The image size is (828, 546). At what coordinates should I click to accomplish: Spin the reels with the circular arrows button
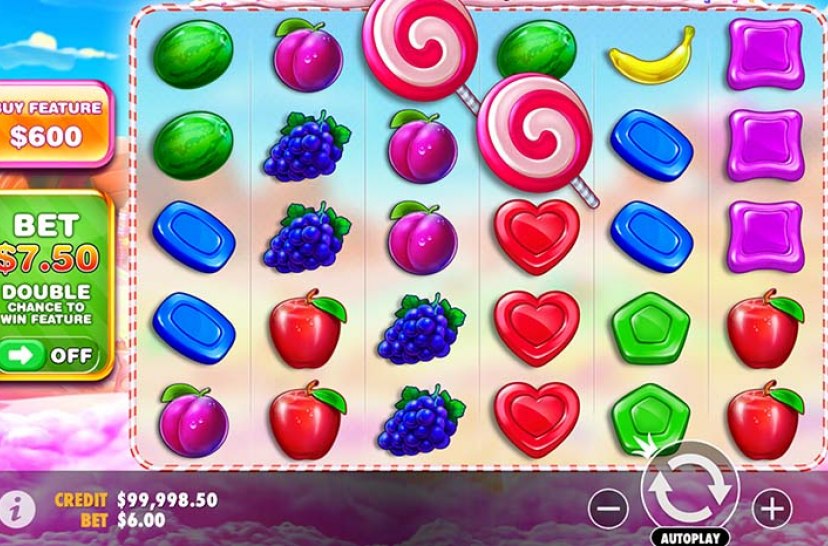(x=689, y=486)
